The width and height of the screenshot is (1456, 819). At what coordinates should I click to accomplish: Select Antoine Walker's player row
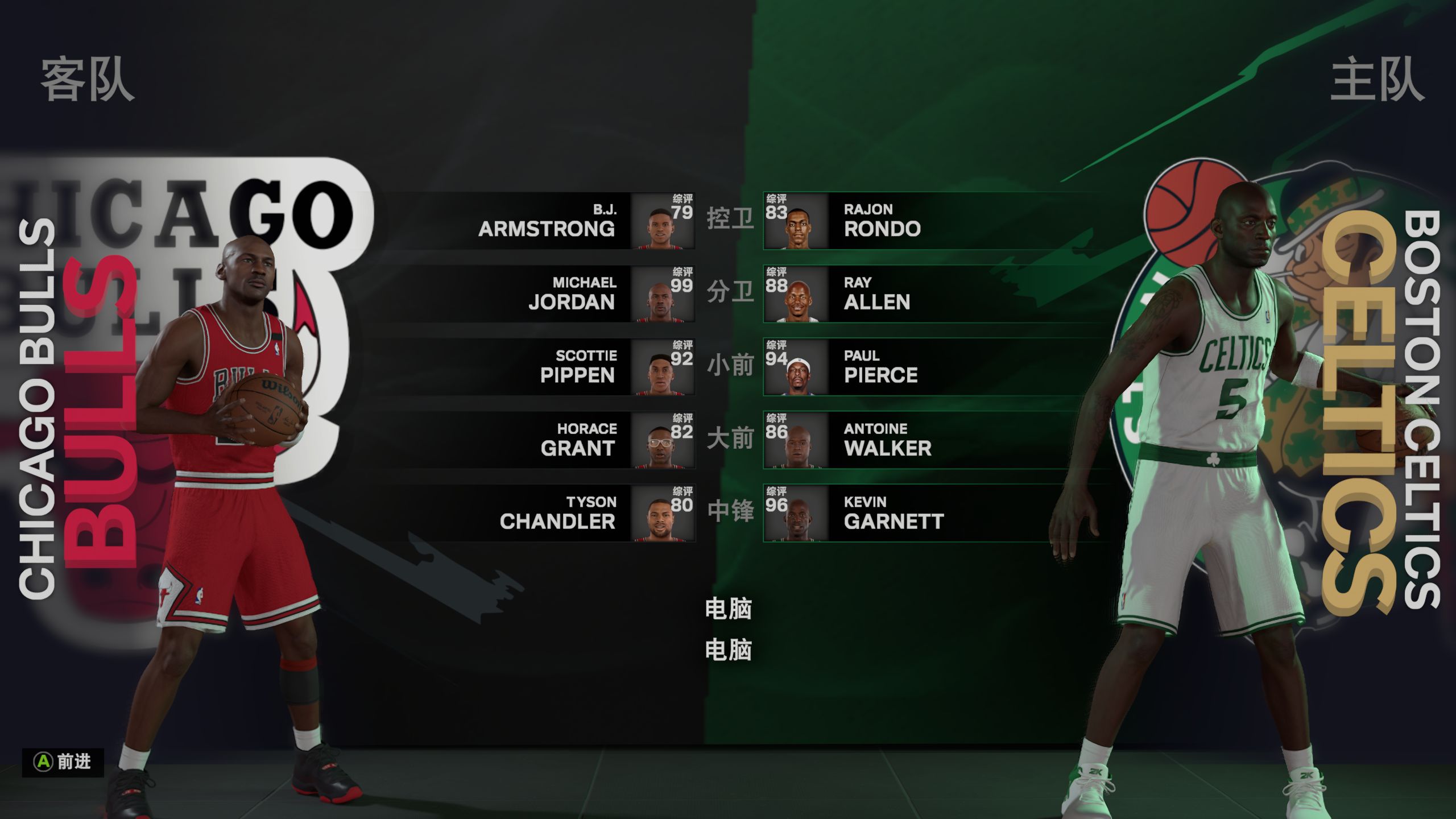point(887,440)
